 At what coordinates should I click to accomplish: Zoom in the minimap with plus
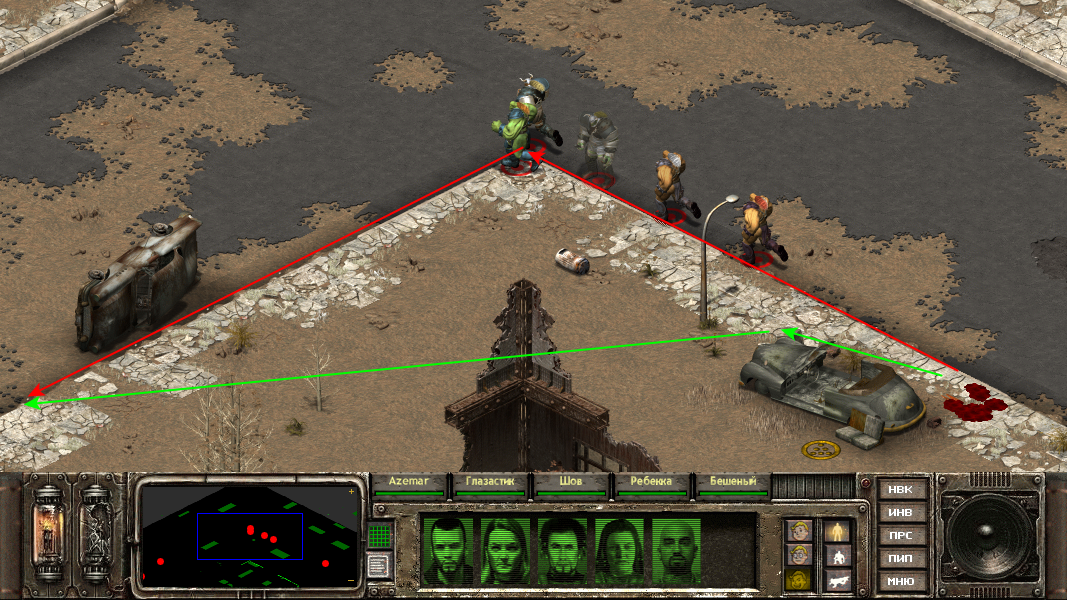(351, 492)
